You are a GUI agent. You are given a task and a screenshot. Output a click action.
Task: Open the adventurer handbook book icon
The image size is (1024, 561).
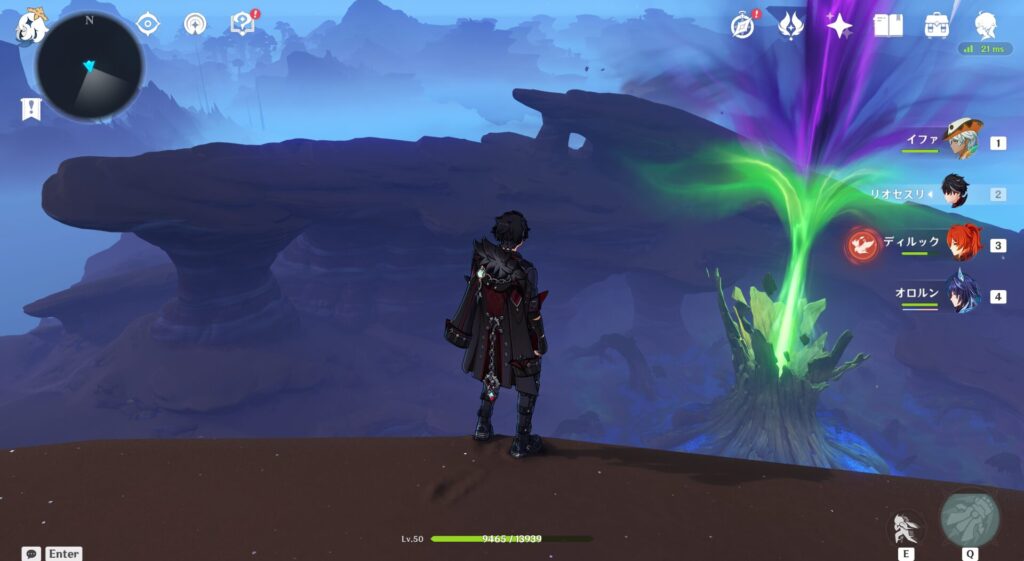888,25
